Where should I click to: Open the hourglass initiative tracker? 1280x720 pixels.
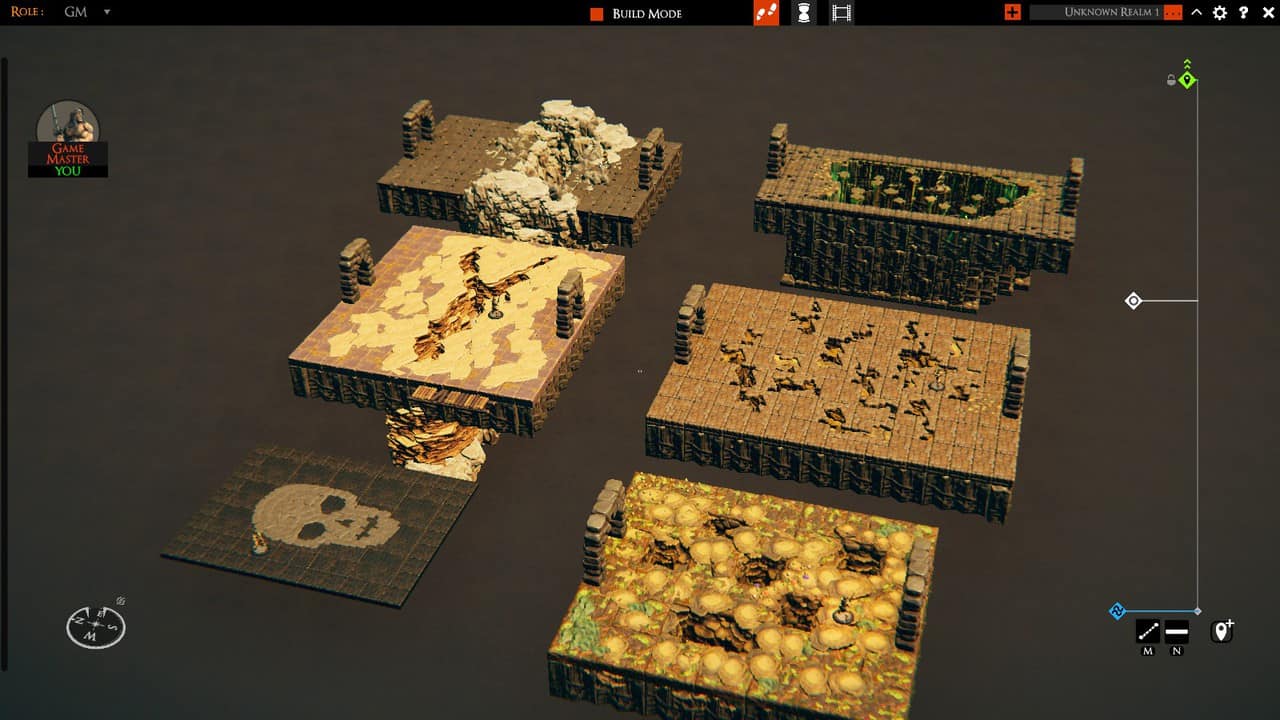click(x=804, y=13)
